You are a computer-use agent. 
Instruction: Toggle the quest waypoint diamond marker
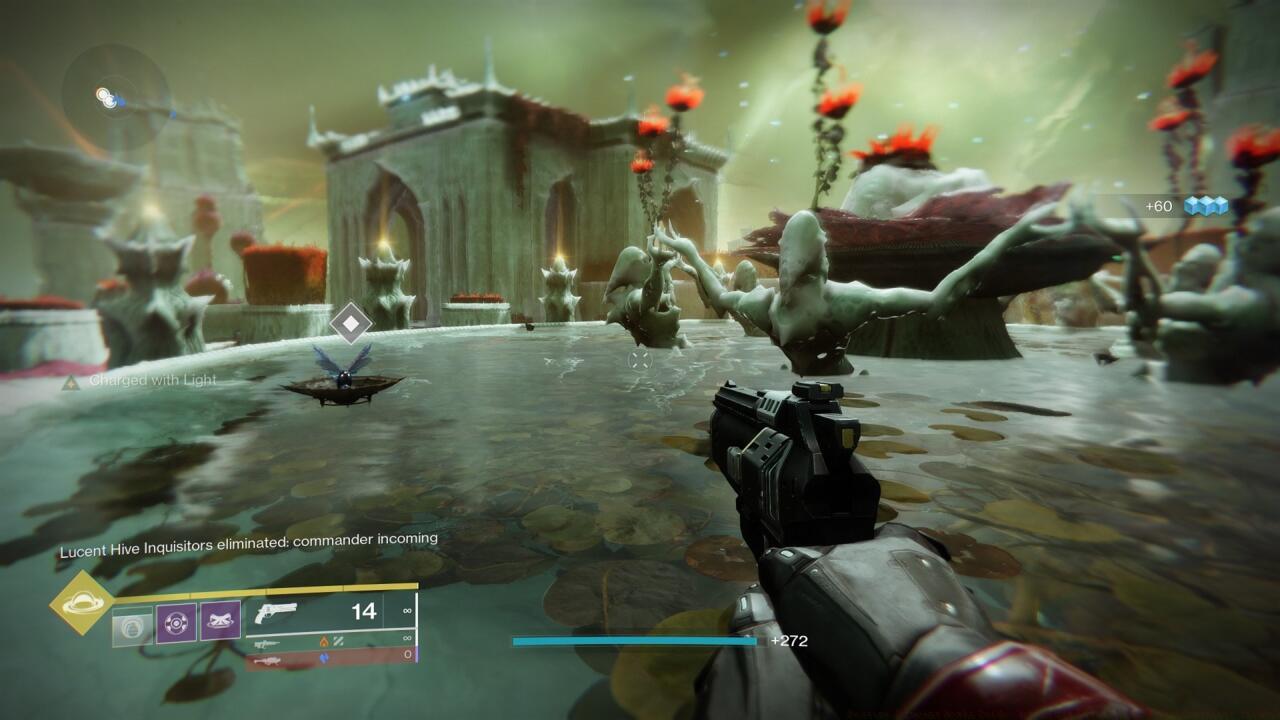pyautogui.click(x=351, y=322)
